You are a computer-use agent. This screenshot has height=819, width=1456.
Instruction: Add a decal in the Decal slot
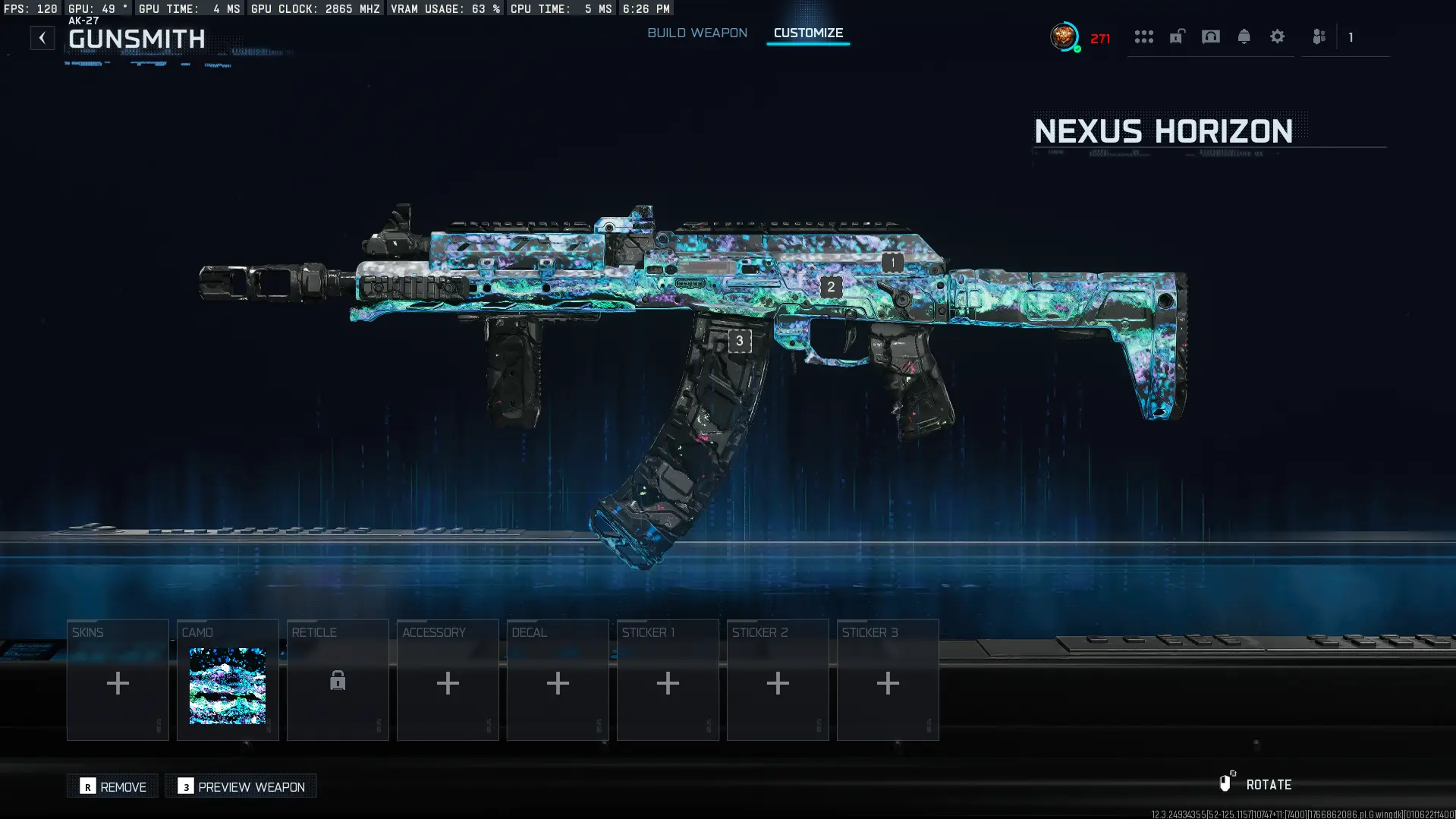558,682
